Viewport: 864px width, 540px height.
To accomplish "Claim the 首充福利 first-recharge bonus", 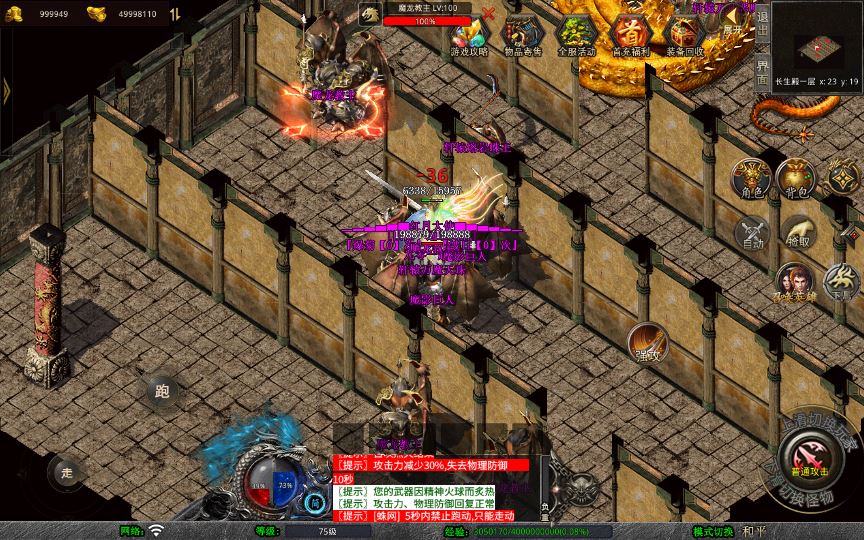I will (x=630, y=35).
